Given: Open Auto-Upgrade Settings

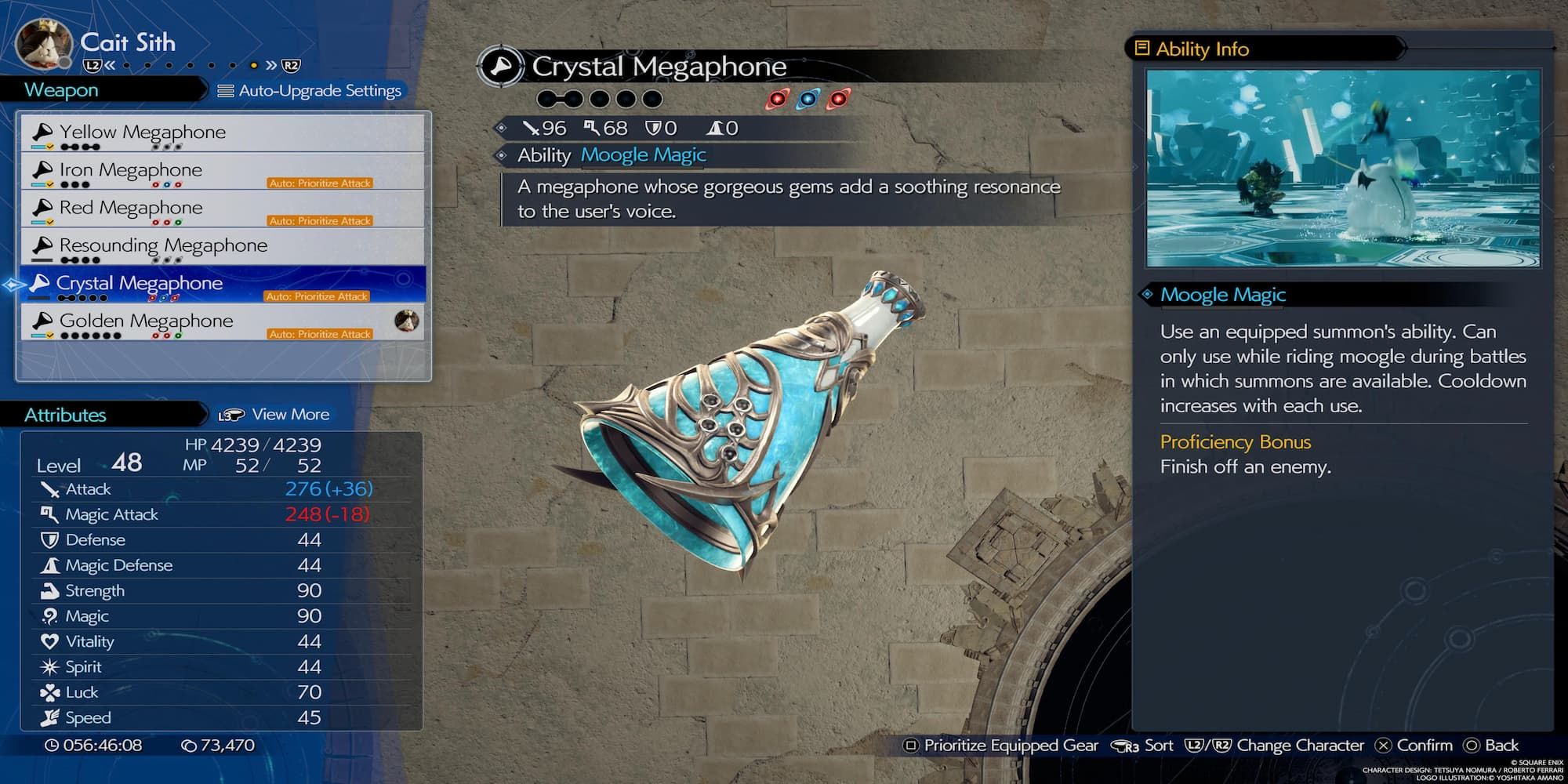Looking at the screenshot, I should coord(310,91).
